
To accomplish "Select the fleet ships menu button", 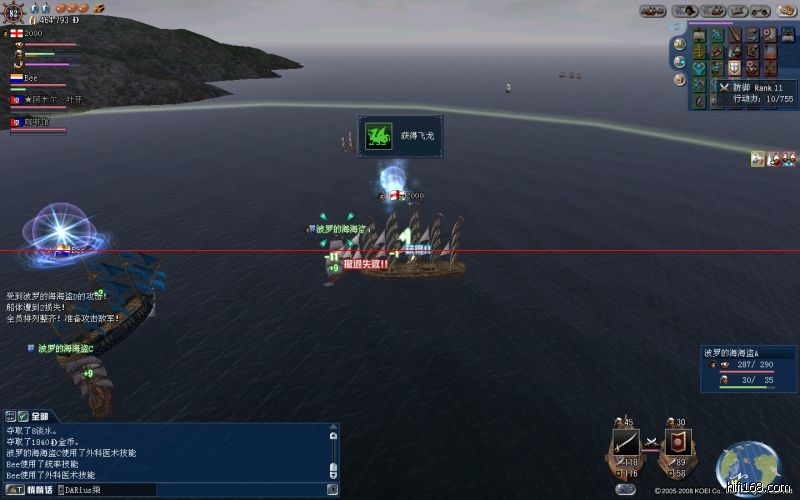I will [x=654, y=11].
